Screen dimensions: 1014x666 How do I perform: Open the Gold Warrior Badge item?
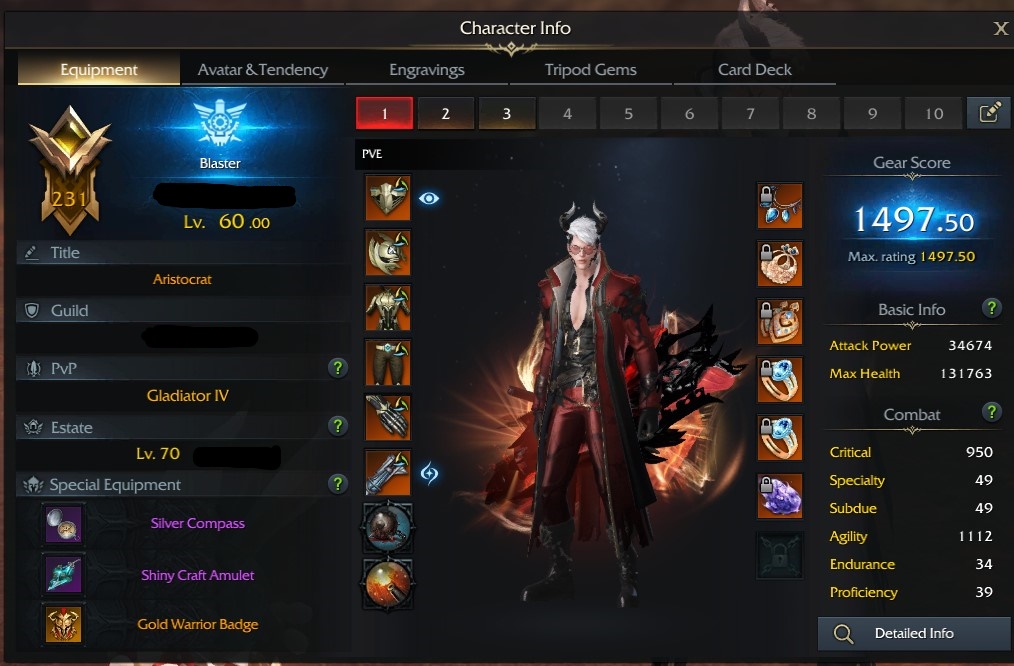tap(64, 624)
